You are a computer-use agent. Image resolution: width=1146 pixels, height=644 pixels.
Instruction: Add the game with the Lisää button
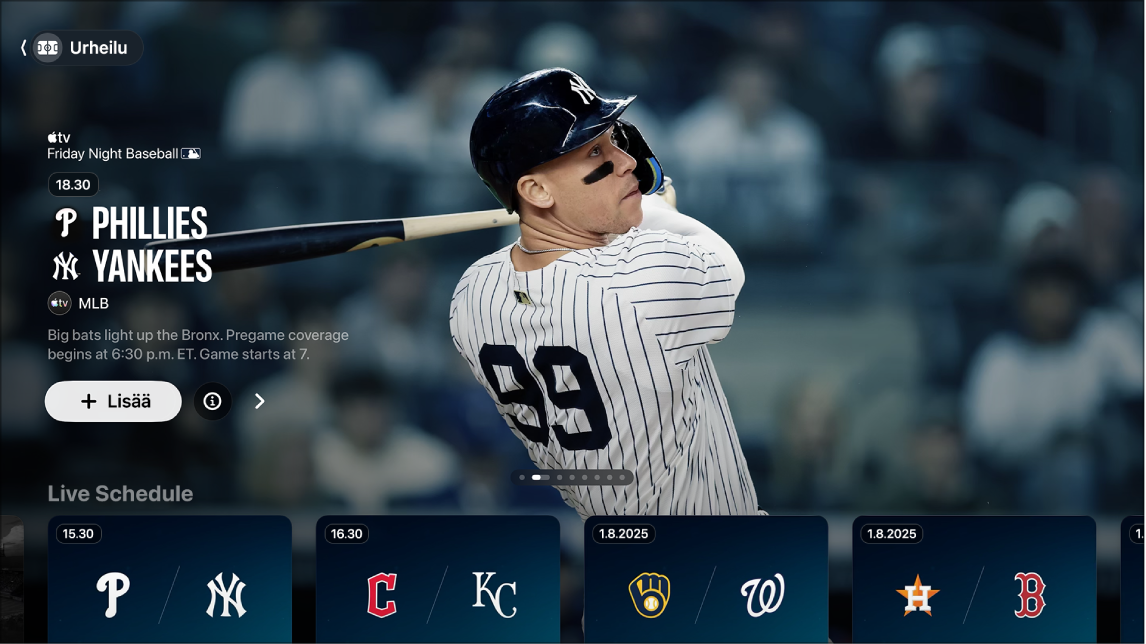(x=113, y=401)
